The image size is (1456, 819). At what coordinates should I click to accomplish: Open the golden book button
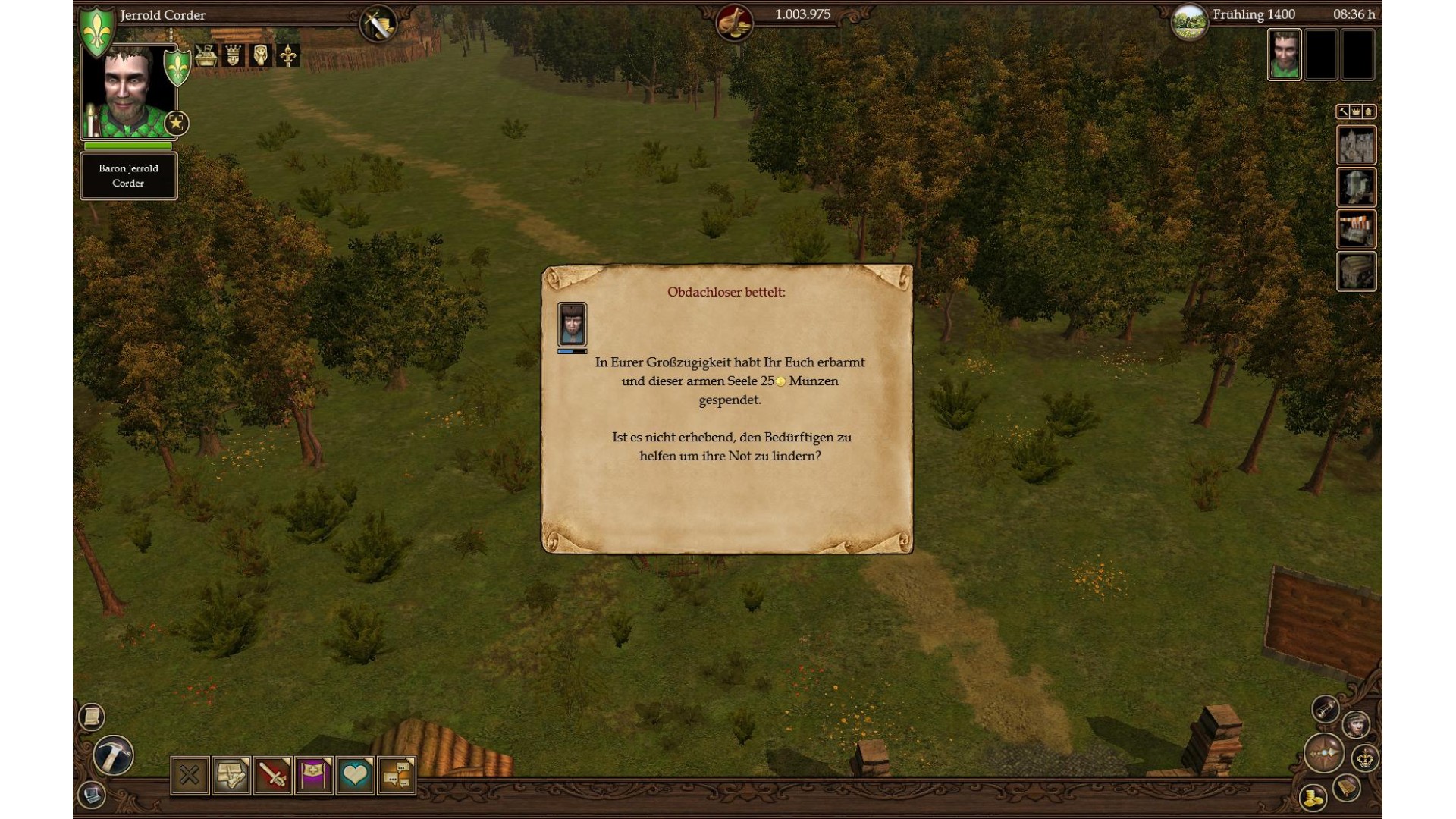coord(1348,787)
